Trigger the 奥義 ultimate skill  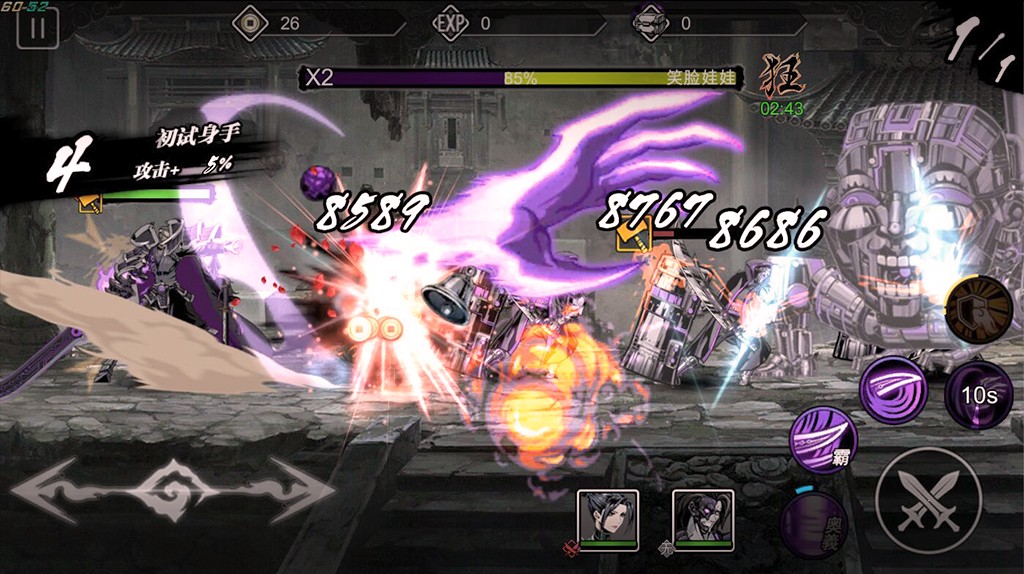pyautogui.click(x=813, y=523)
